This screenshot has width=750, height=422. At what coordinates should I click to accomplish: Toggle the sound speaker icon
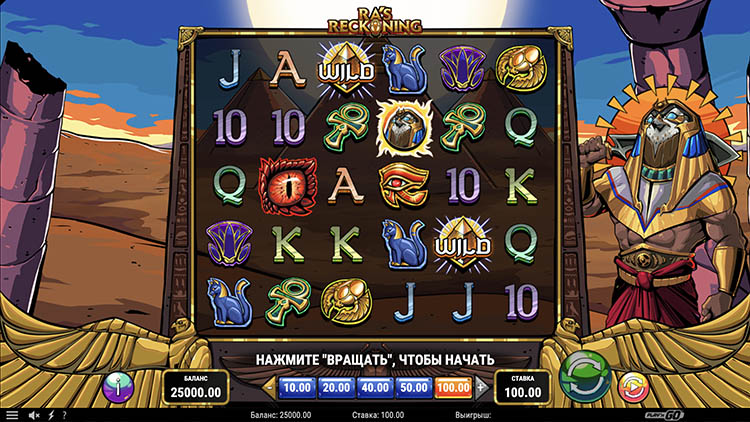pyautogui.click(x=34, y=414)
